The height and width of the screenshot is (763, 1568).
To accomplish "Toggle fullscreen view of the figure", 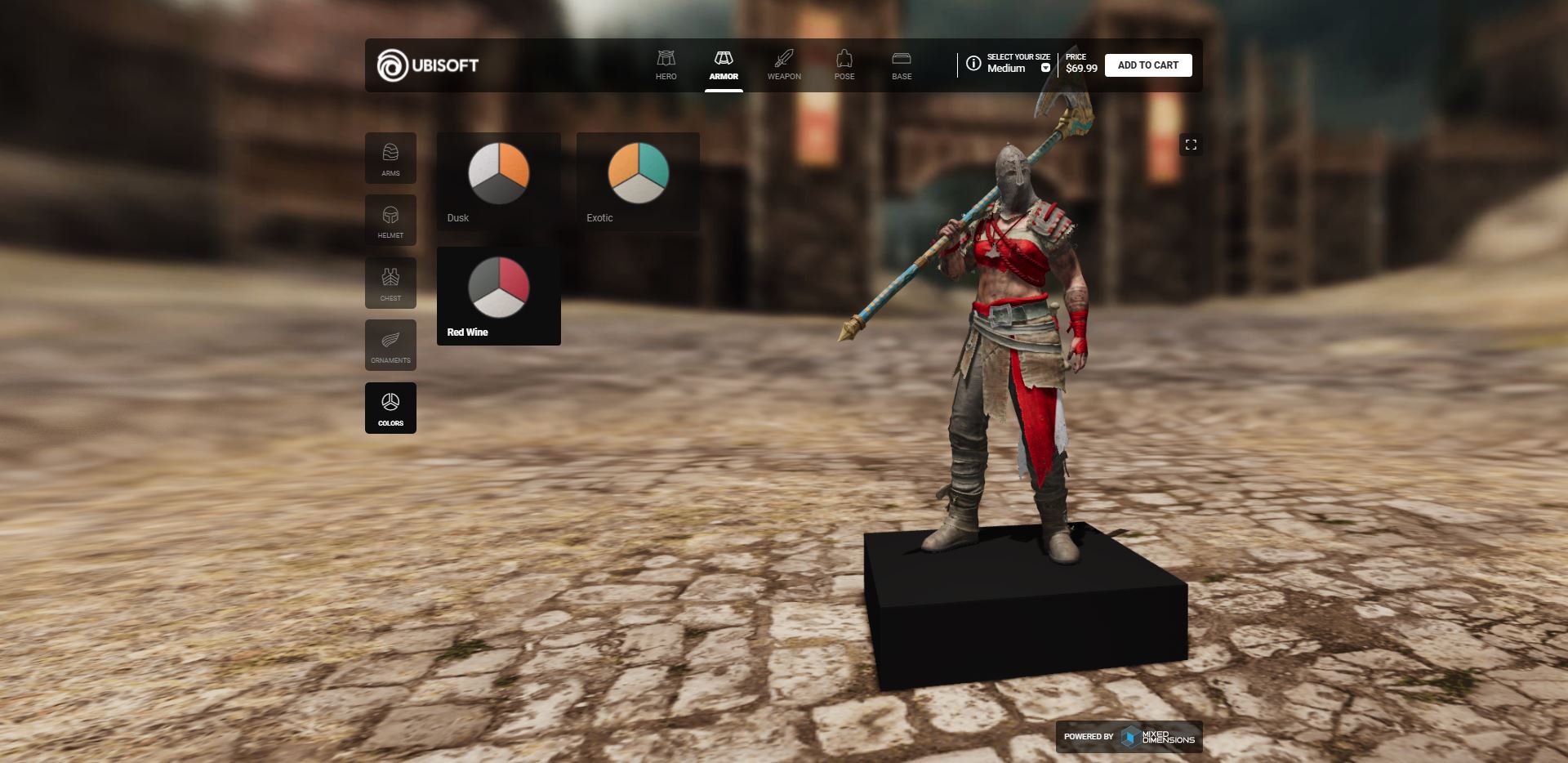I will [x=1191, y=145].
